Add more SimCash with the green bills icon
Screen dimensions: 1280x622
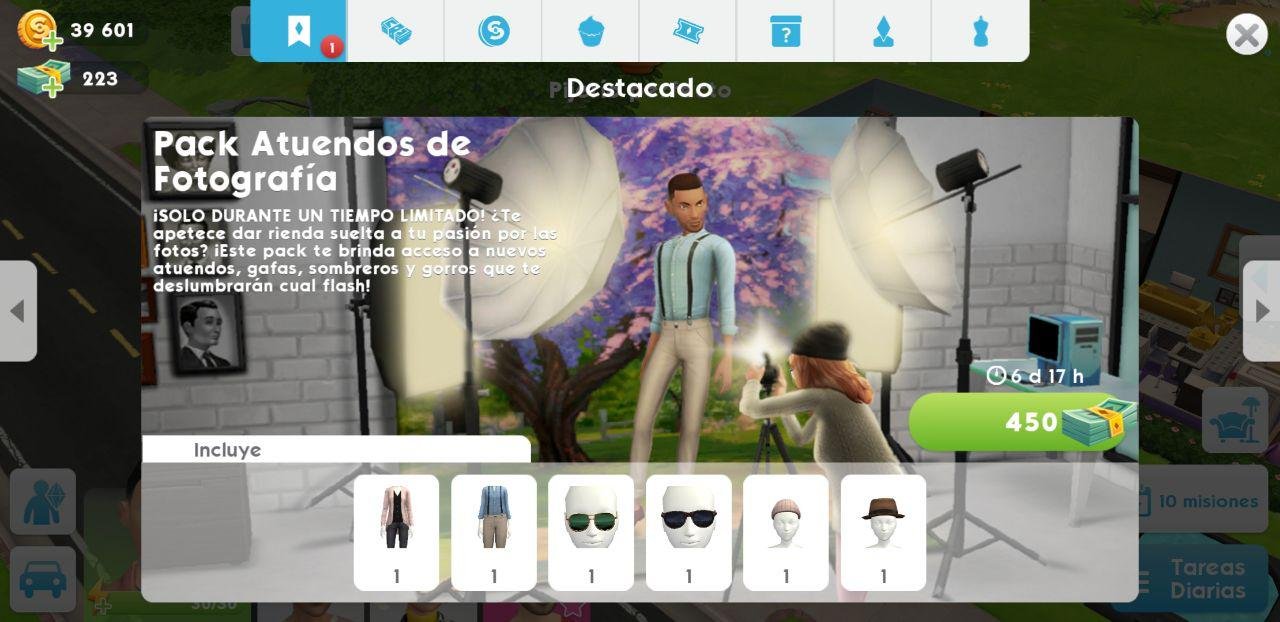(x=43, y=79)
